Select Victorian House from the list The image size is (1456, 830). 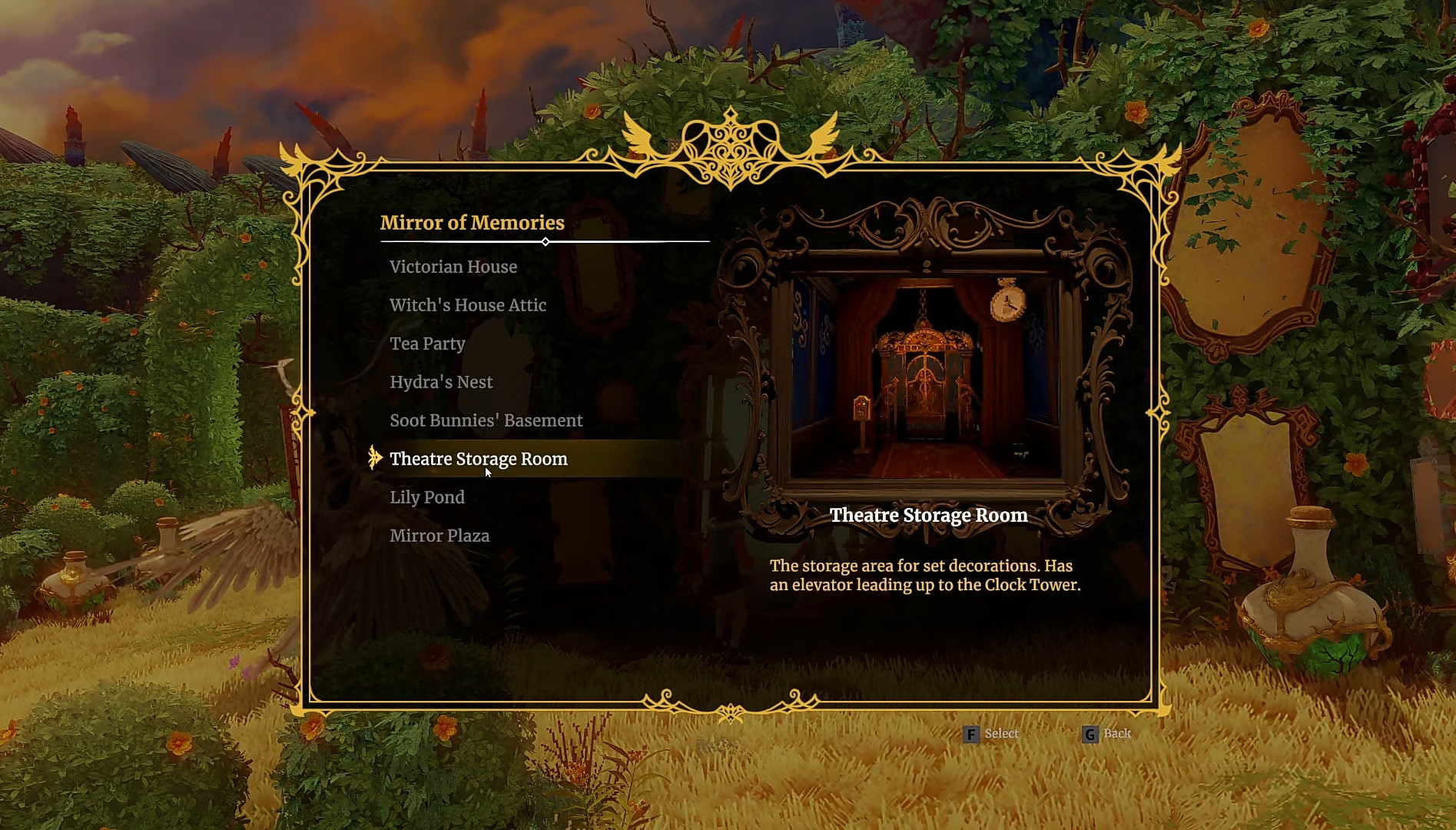[x=453, y=267]
